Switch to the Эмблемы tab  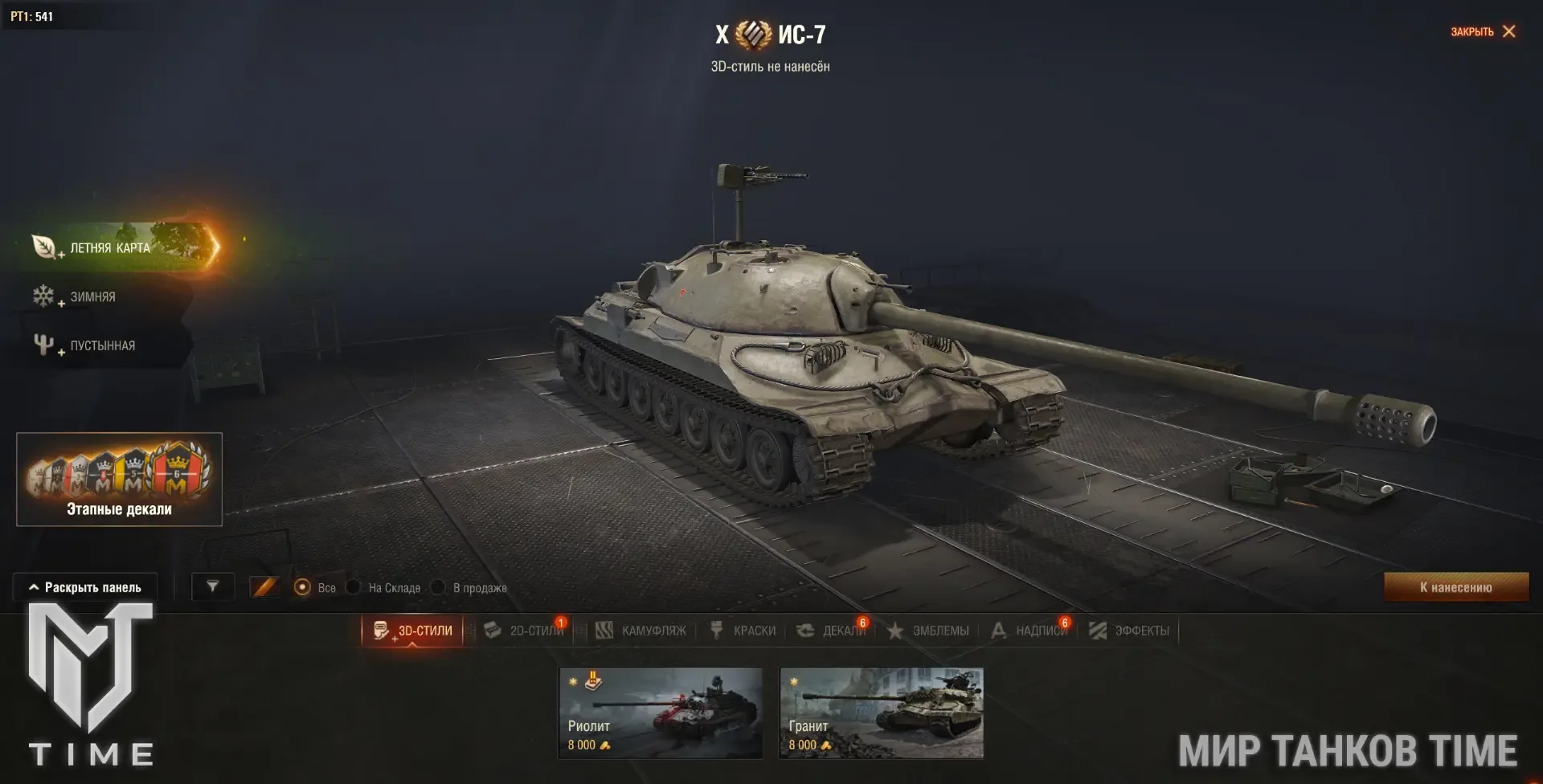[928, 631]
